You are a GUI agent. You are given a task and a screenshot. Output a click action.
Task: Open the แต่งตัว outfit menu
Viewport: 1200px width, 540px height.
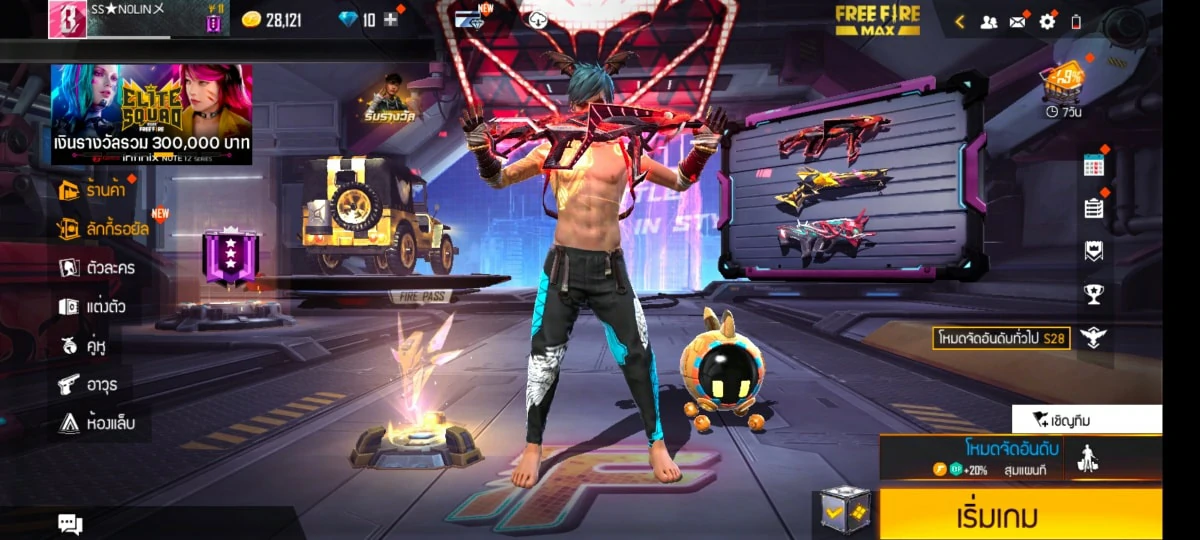tap(92, 307)
